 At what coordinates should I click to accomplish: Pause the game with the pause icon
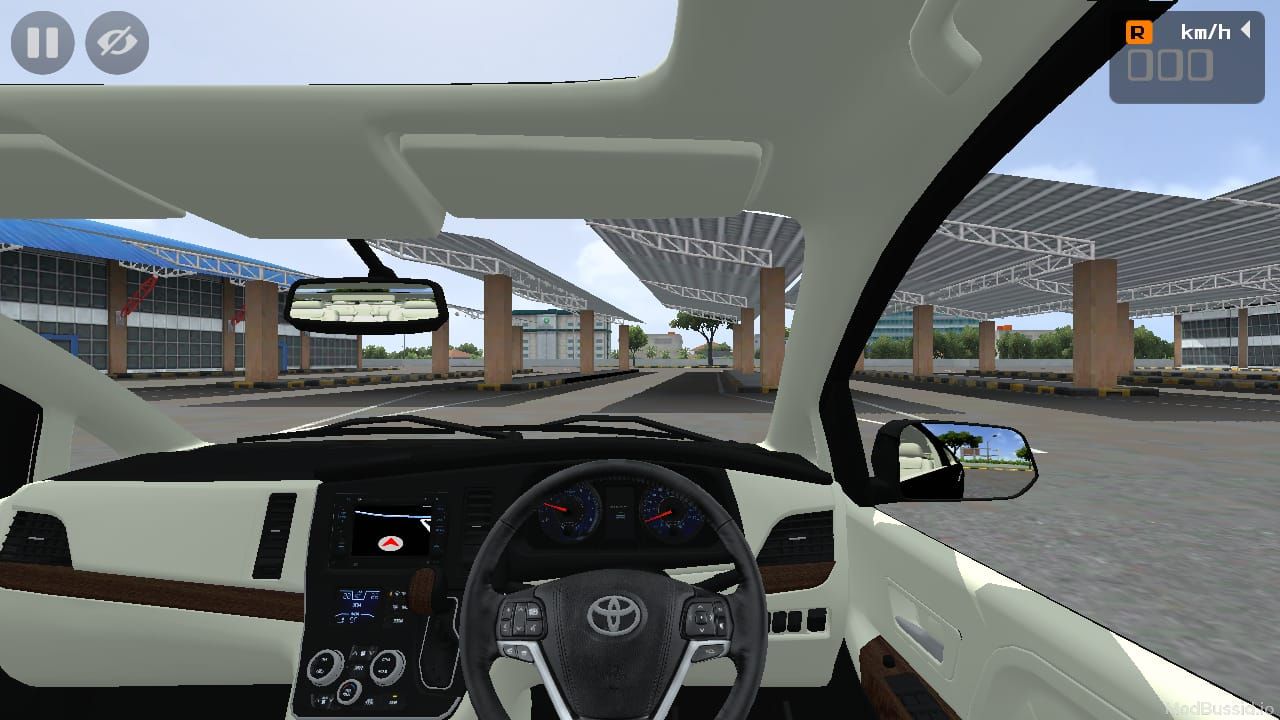pos(42,42)
